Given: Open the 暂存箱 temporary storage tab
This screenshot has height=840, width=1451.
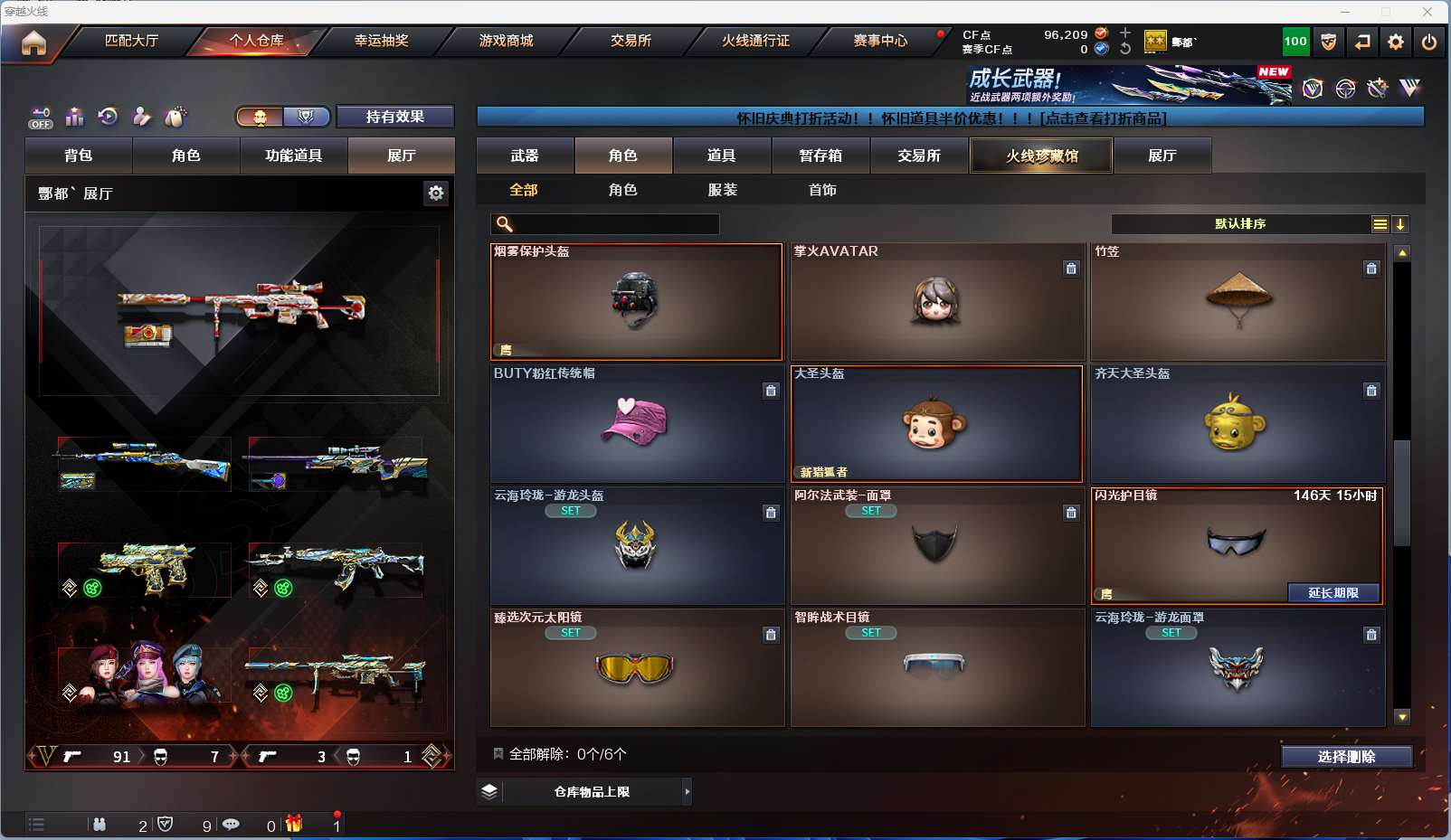Looking at the screenshot, I should 820,156.
